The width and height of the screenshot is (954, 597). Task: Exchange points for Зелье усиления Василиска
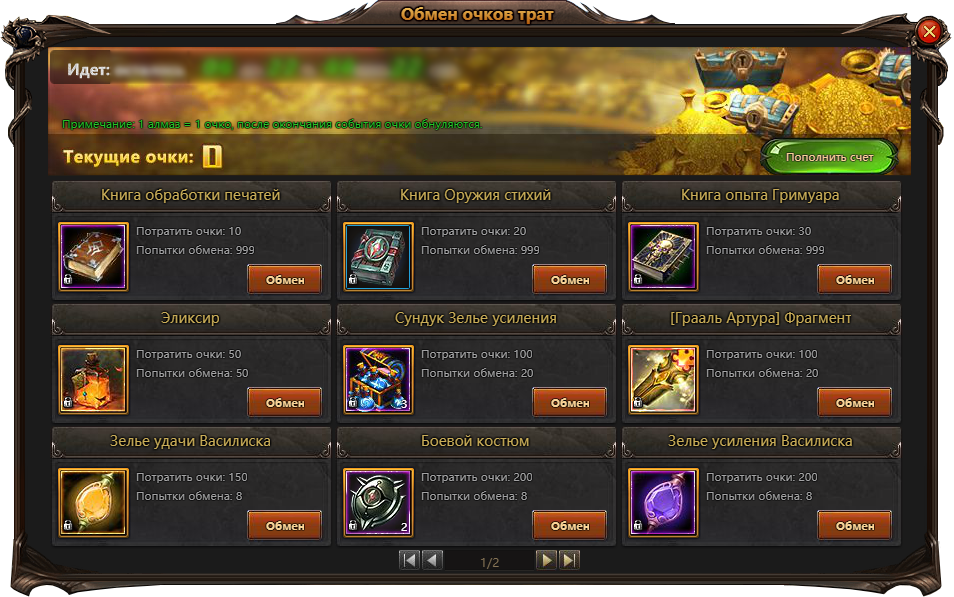point(854,526)
